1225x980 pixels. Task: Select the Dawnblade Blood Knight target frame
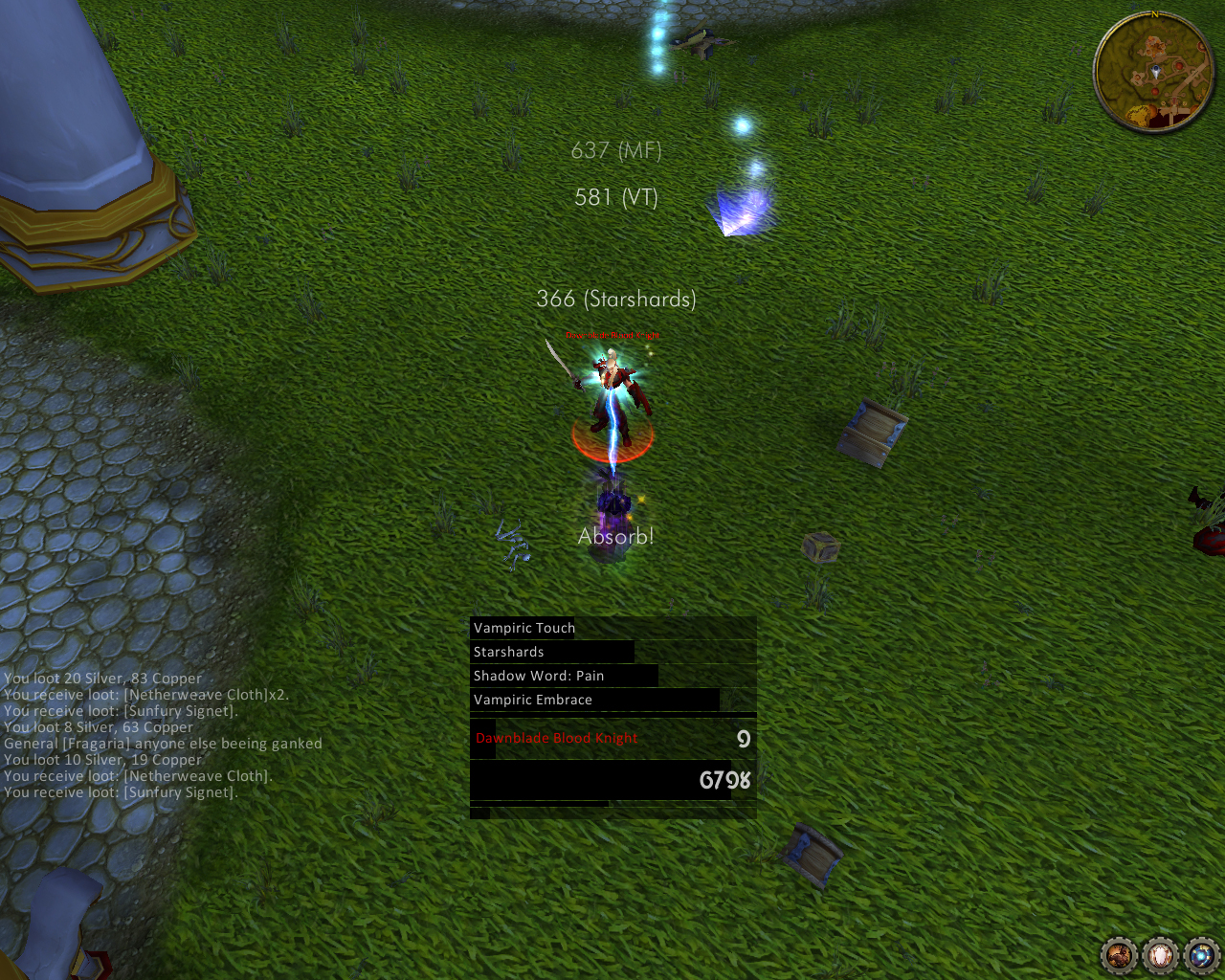click(612, 739)
